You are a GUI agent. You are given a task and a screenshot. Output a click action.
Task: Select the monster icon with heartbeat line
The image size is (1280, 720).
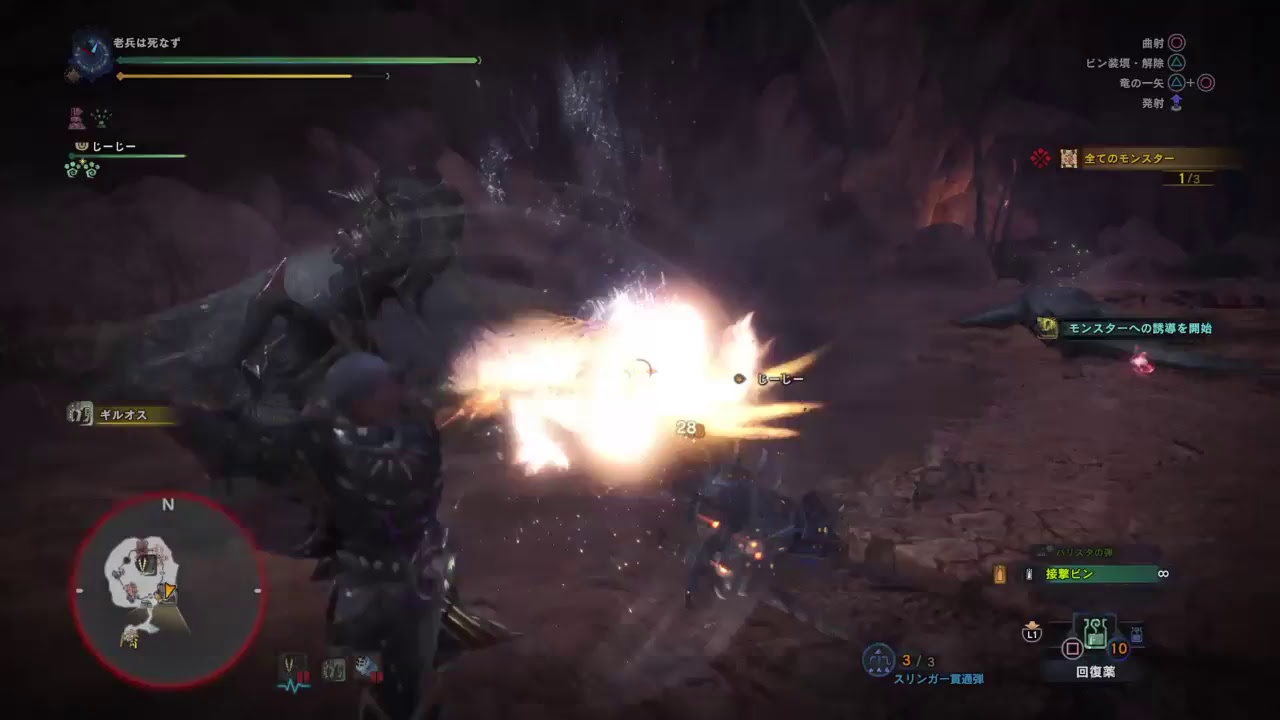pyautogui.click(x=293, y=670)
